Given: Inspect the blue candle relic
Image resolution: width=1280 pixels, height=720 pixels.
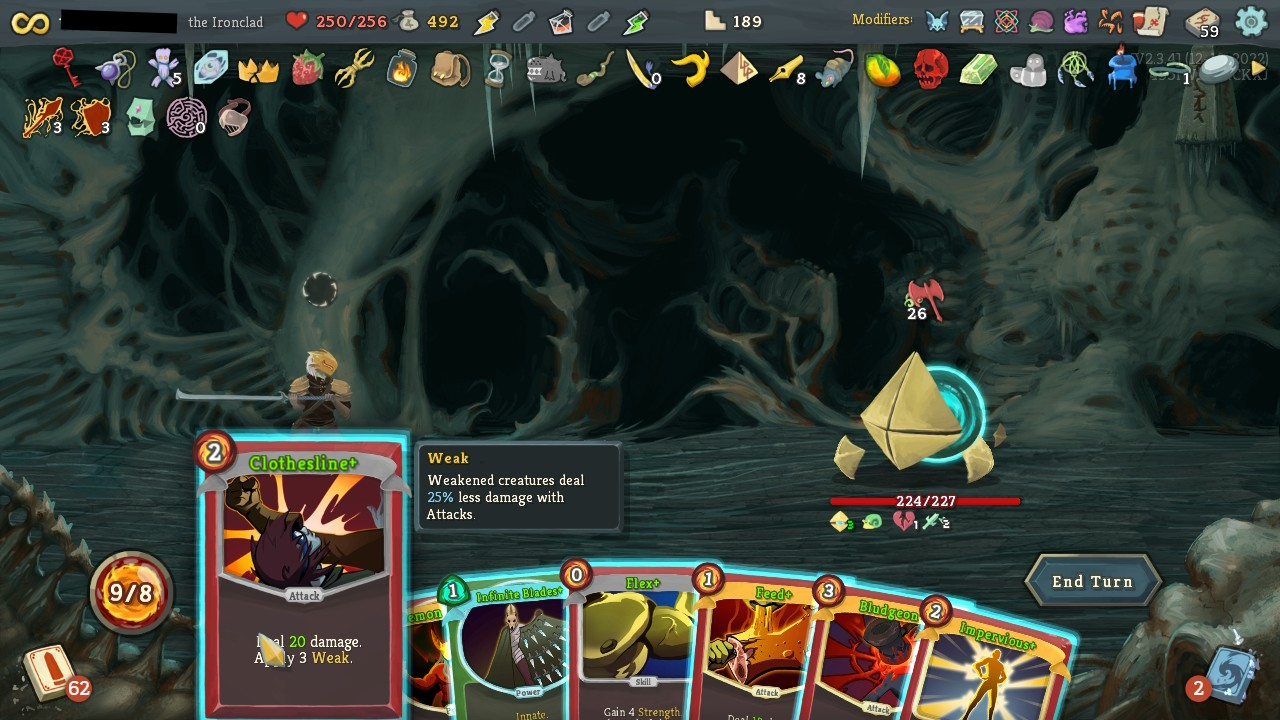Looking at the screenshot, I should coord(1122,68).
